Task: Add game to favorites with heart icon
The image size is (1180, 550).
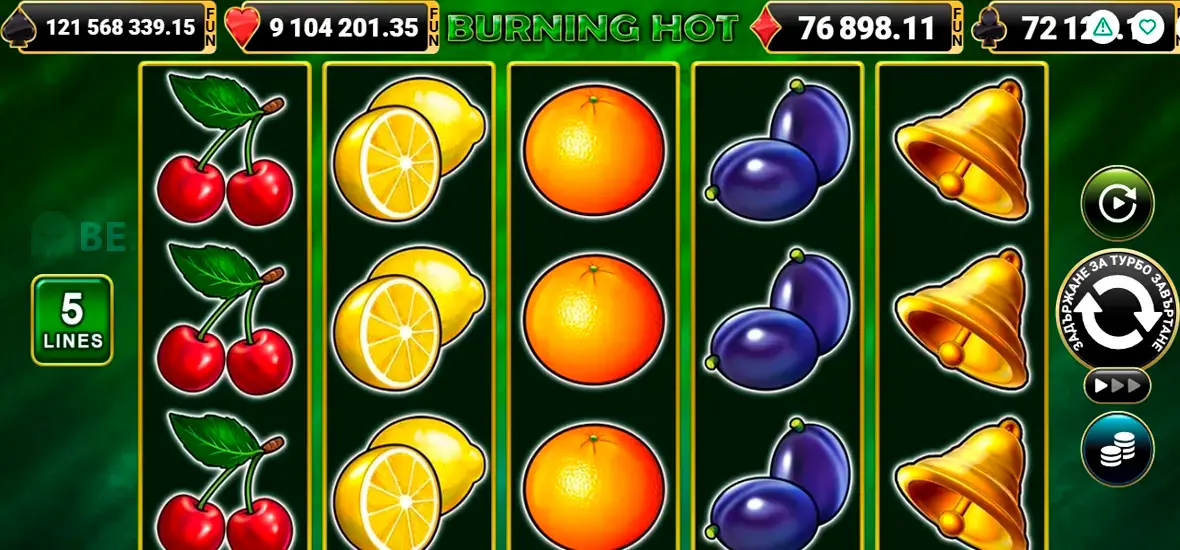Action: [x=1146, y=26]
